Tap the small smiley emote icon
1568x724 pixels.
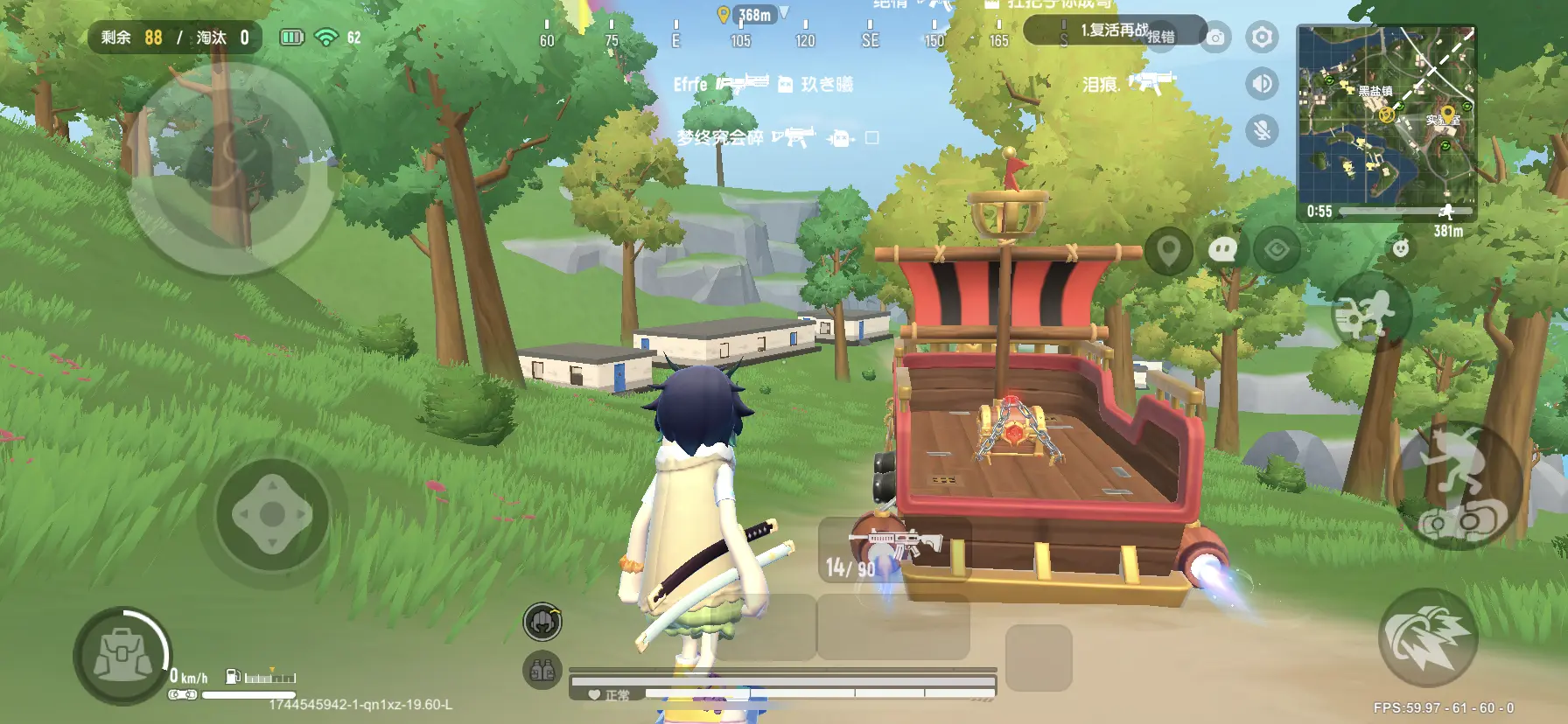pos(1401,248)
